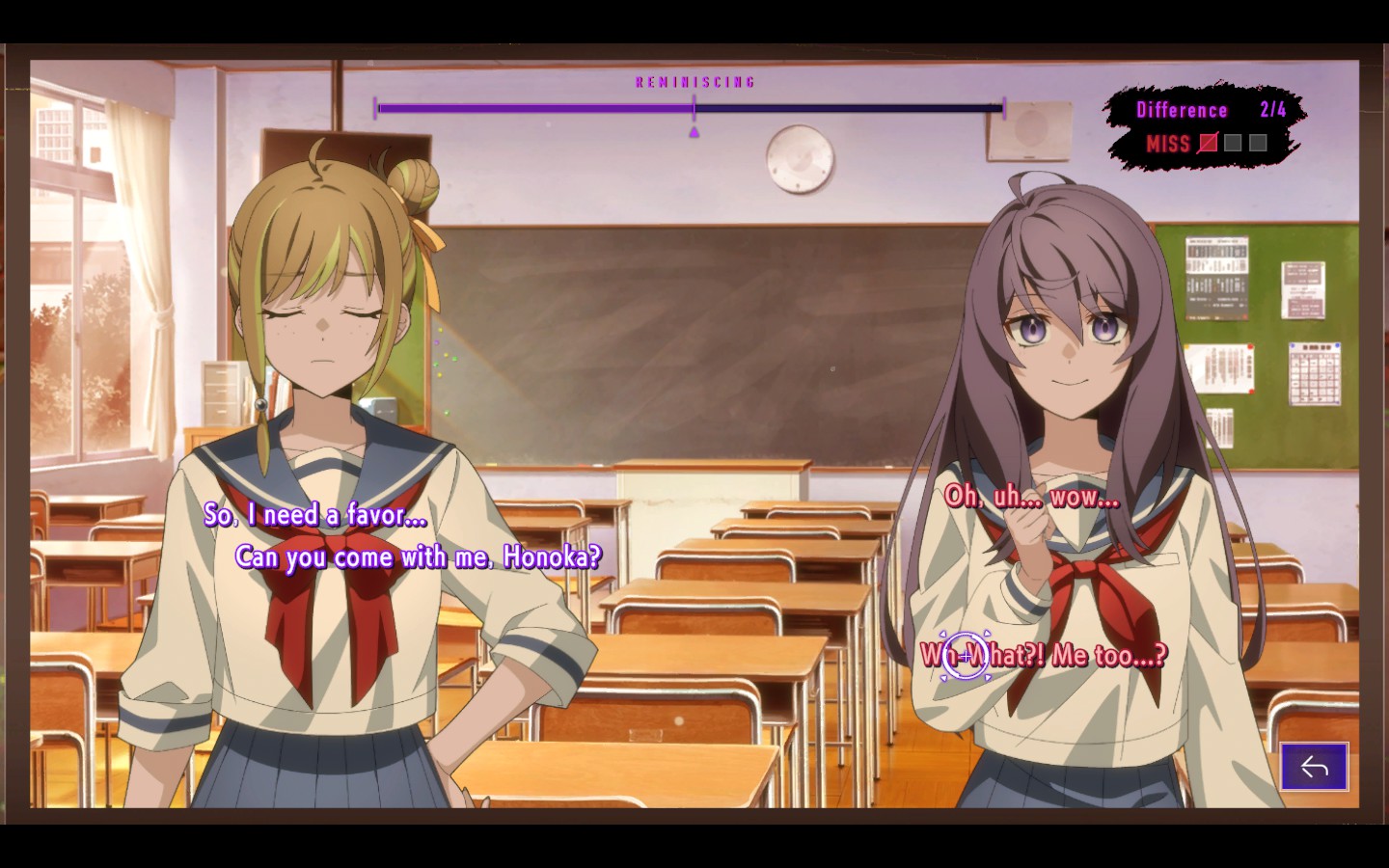
Task: Click the third gray MISS indicator square
Action: pos(1257,143)
